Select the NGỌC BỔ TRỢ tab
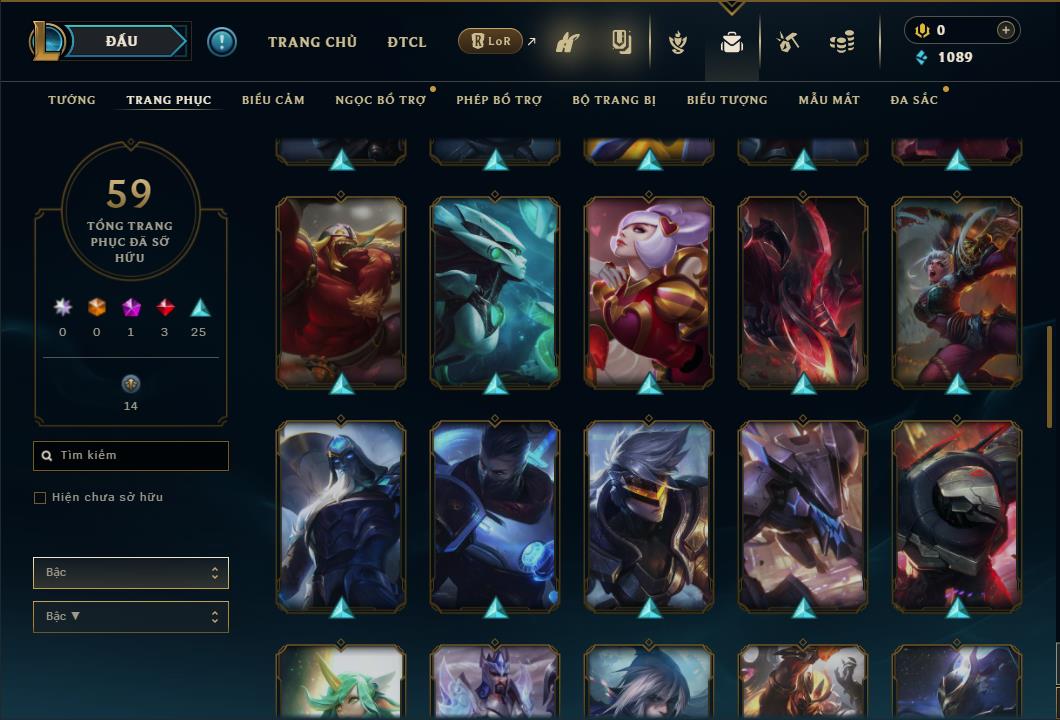 380,100
